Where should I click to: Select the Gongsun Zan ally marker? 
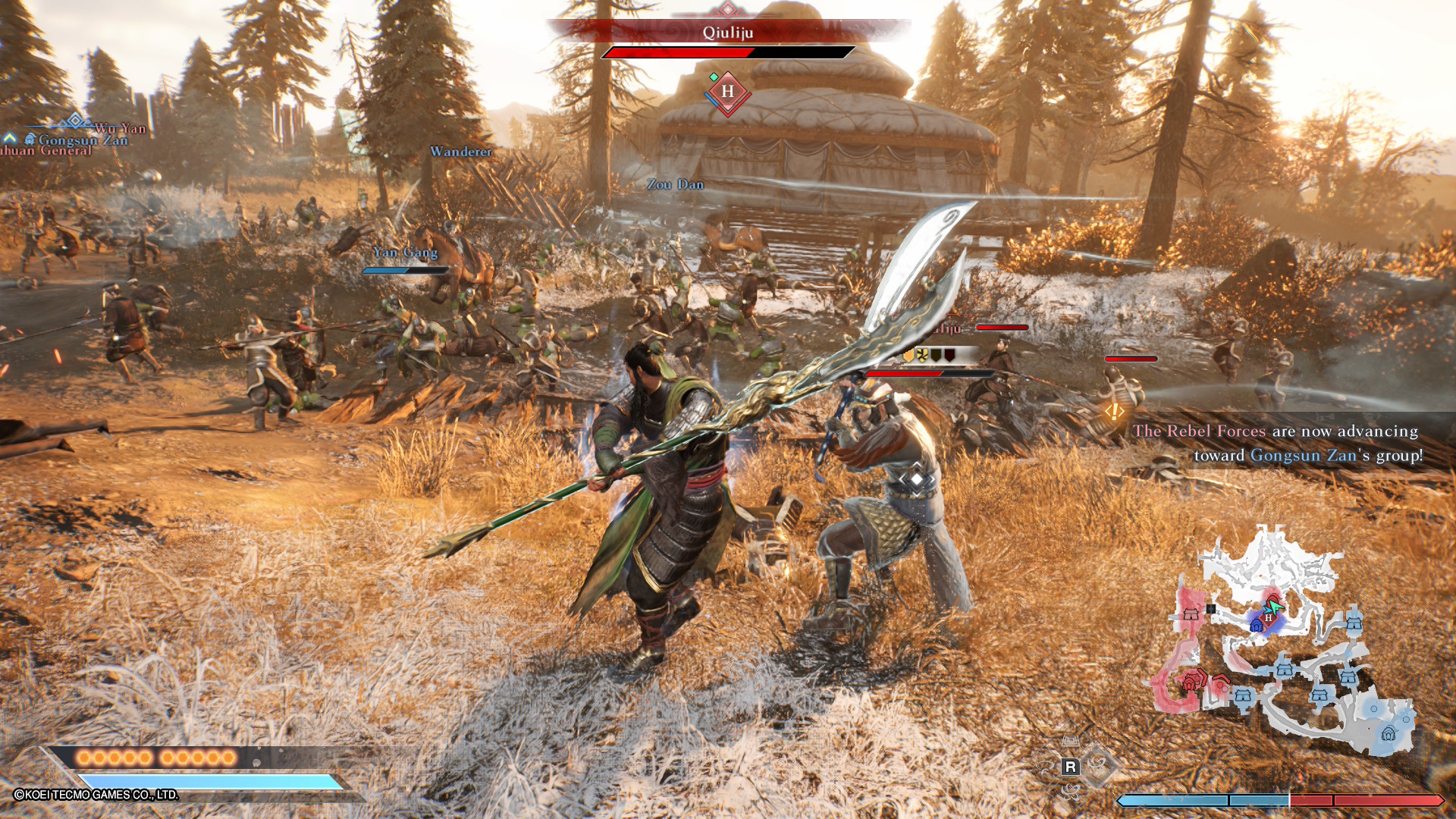coord(82,140)
